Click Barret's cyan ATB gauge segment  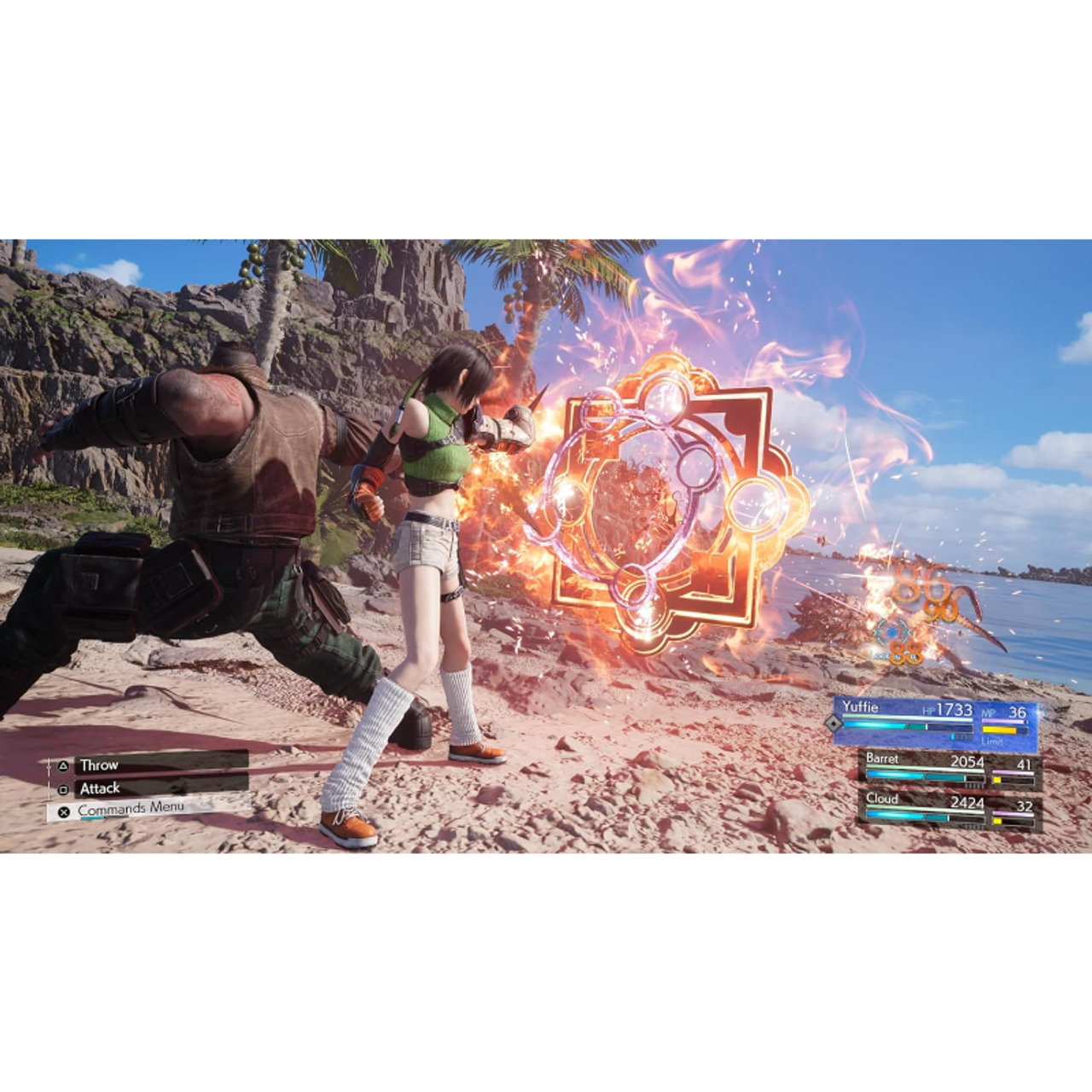click(x=895, y=775)
